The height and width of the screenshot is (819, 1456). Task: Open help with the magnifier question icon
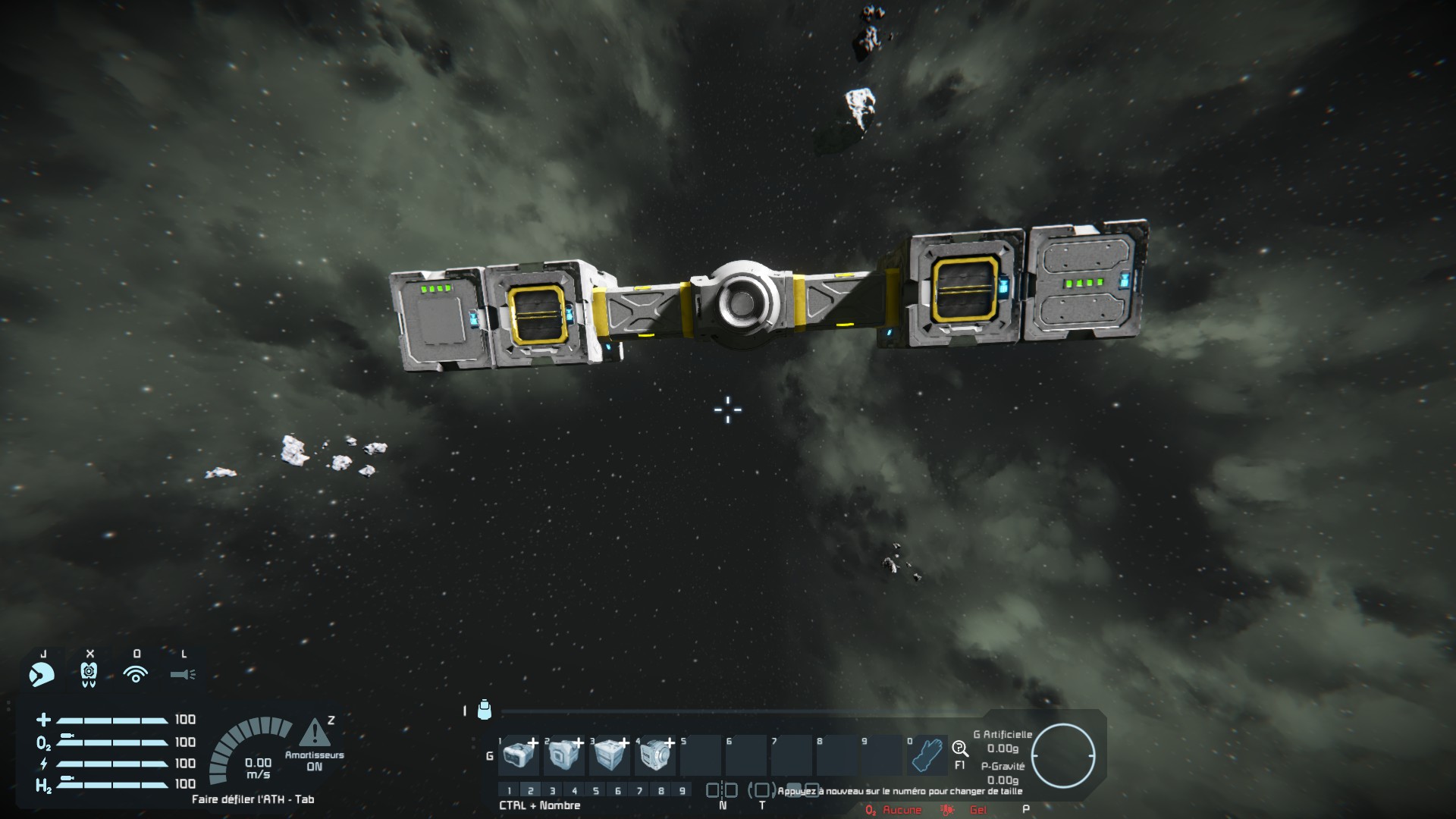(959, 749)
